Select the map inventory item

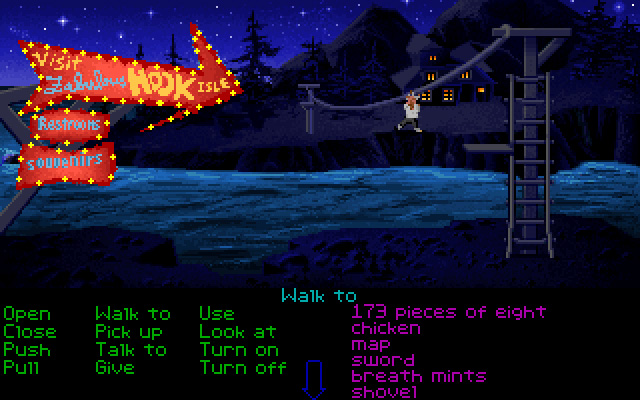(x=371, y=345)
